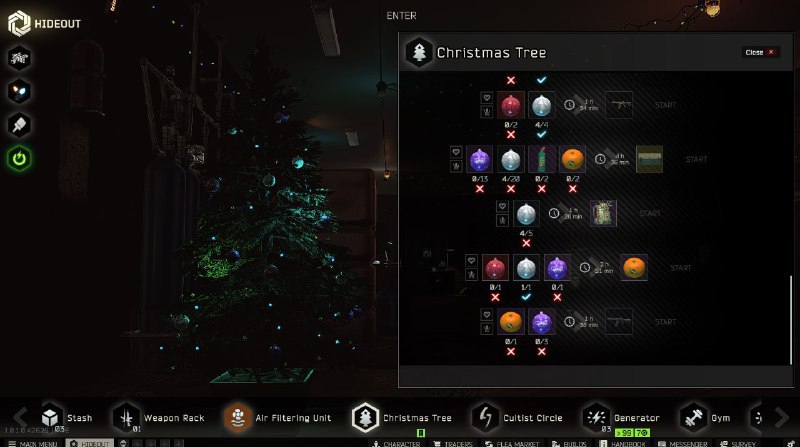
Task: Open the Stash hideout module
Action: pos(66,417)
